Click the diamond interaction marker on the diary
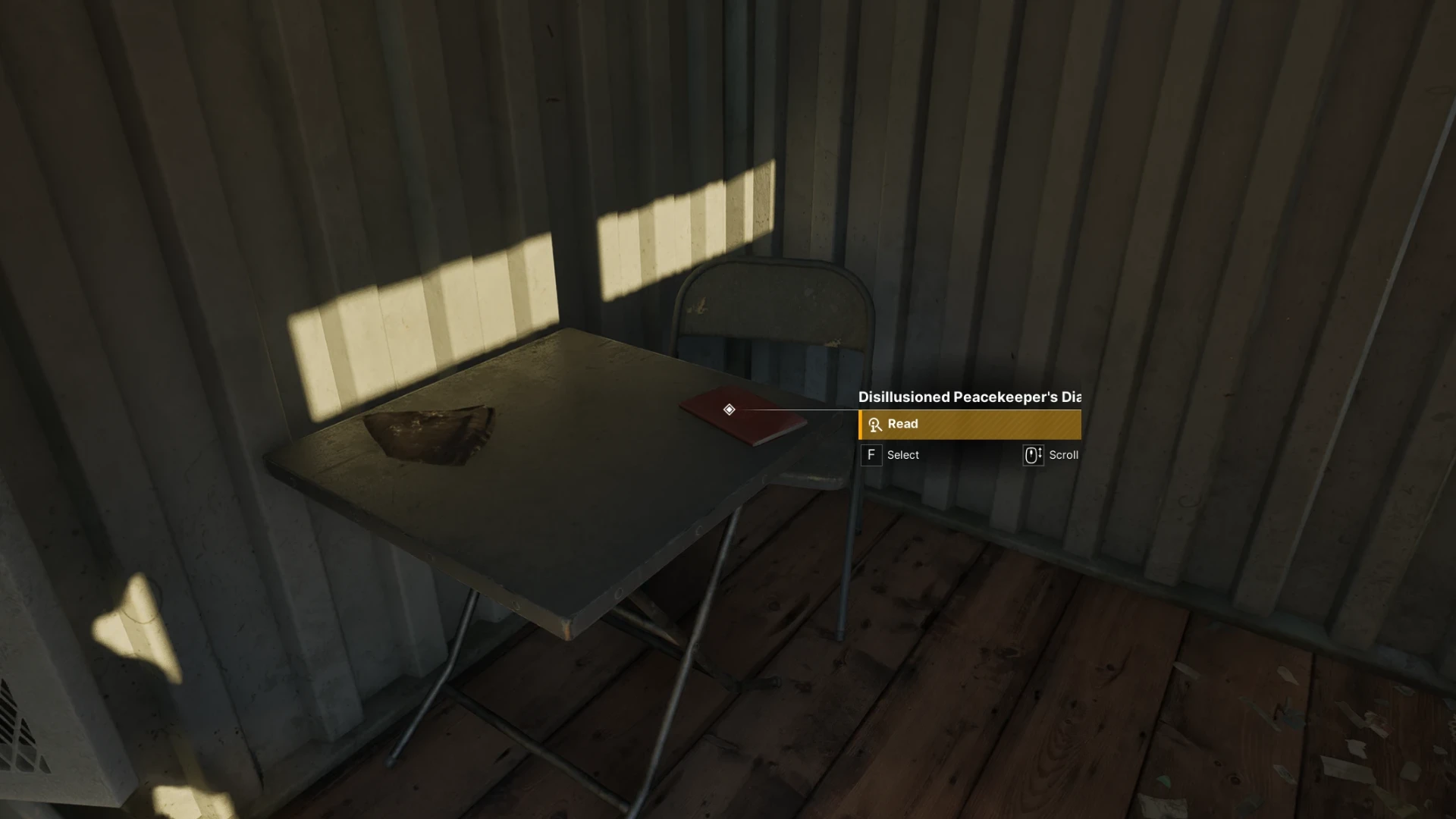Screen dimensions: 1456x819 pos(729,409)
